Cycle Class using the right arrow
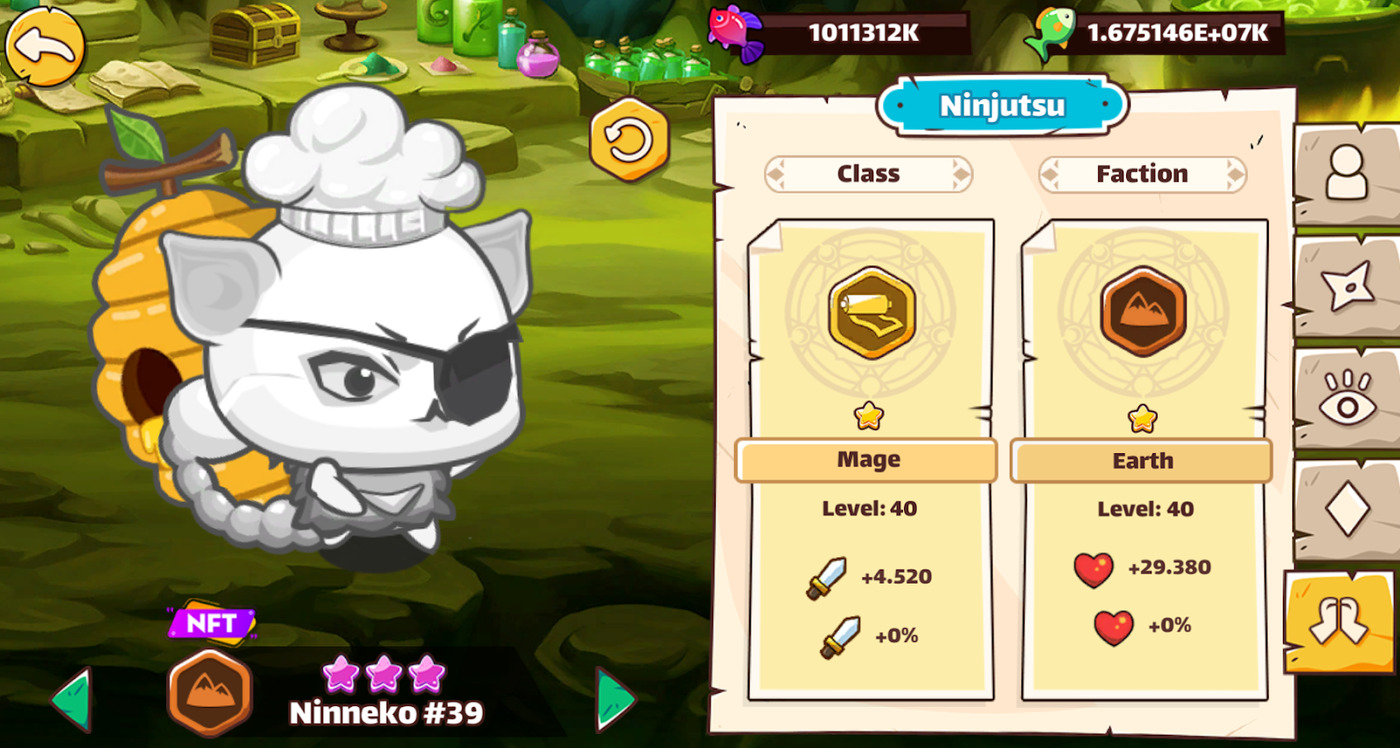 click(x=961, y=173)
